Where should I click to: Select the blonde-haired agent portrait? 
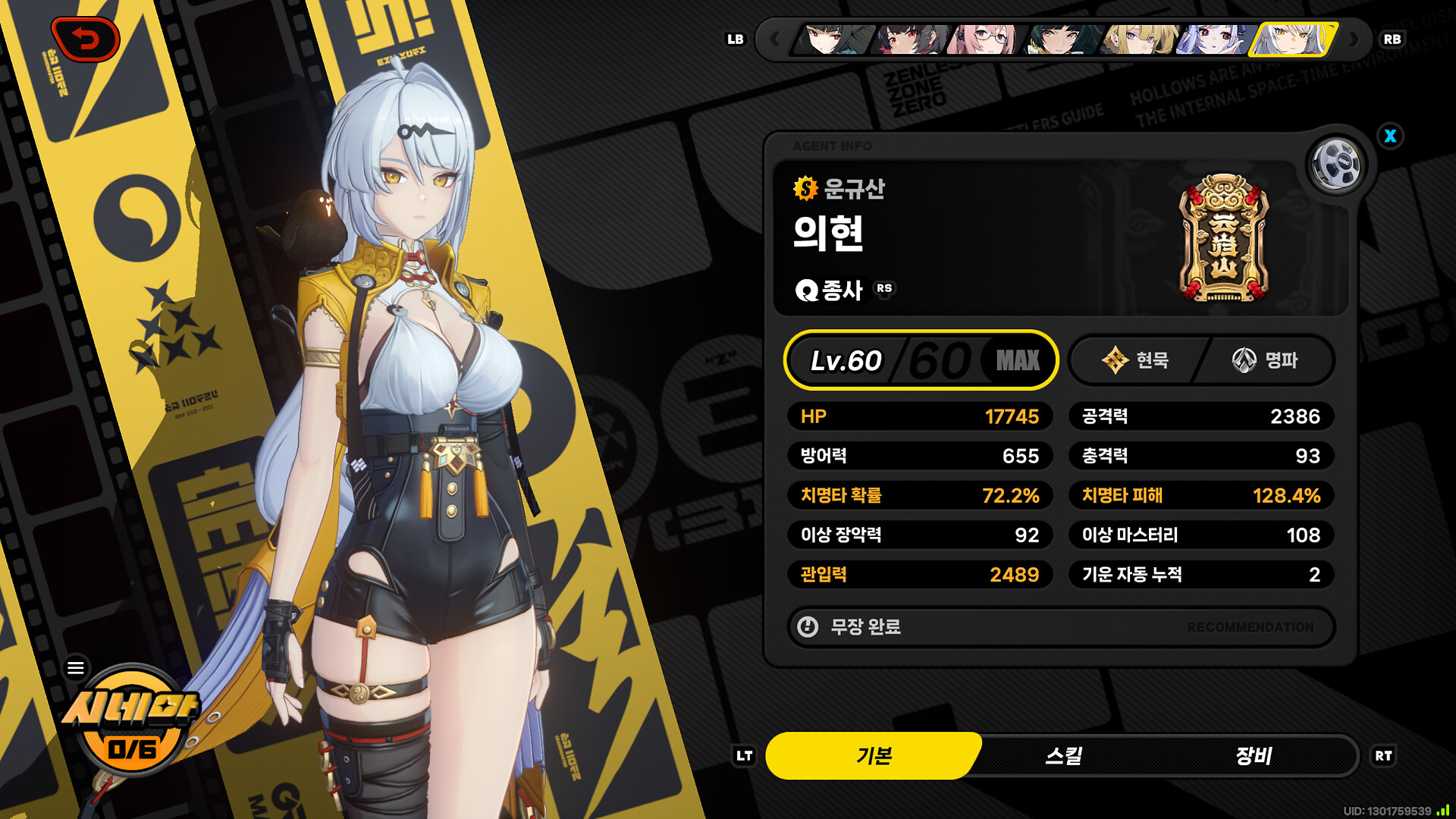point(1140,39)
